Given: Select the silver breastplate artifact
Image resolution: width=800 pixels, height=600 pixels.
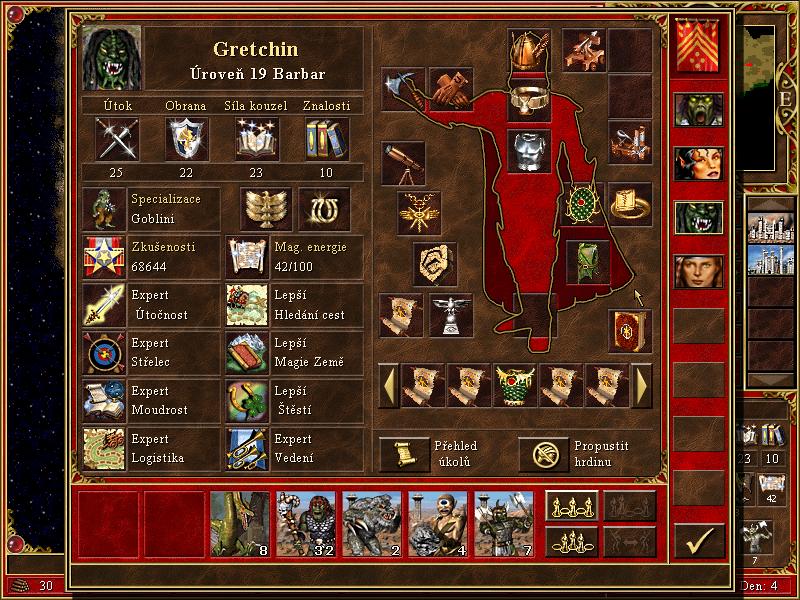Looking at the screenshot, I should click(x=528, y=151).
